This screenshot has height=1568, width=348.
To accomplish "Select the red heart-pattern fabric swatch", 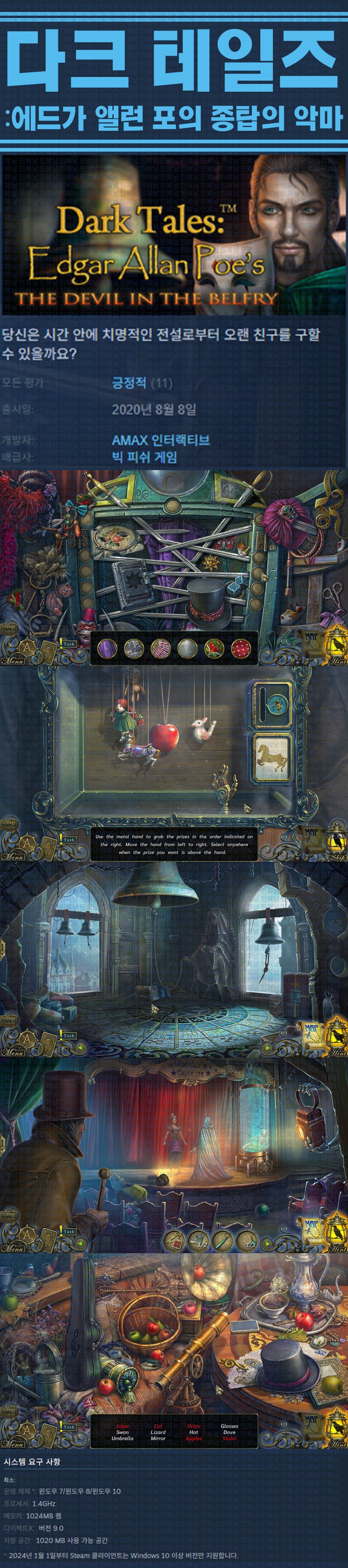I will (x=214, y=648).
